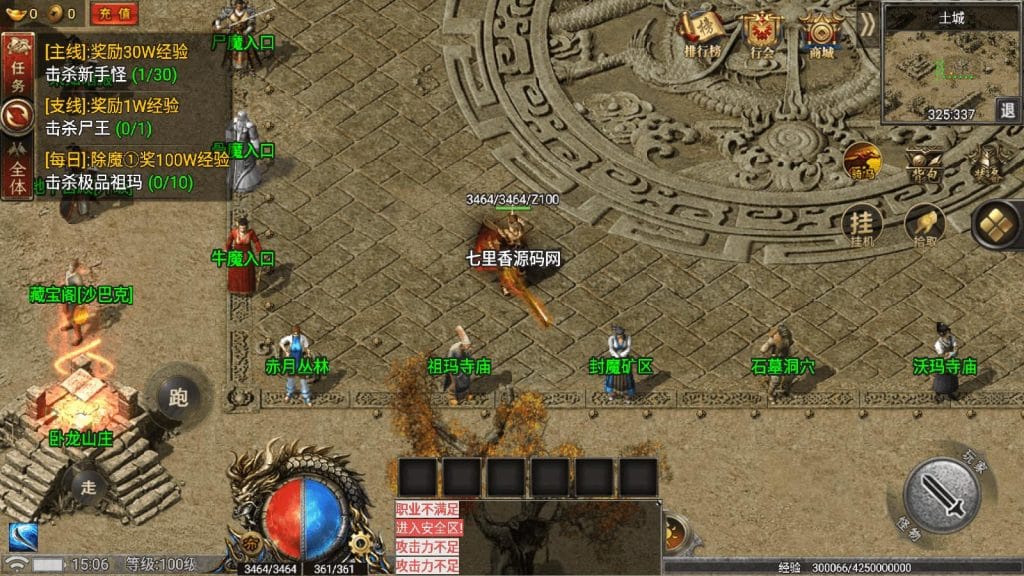Toggle 挂机 auto-battle mode
The width and height of the screenshot is (1024, 576).
861,226
